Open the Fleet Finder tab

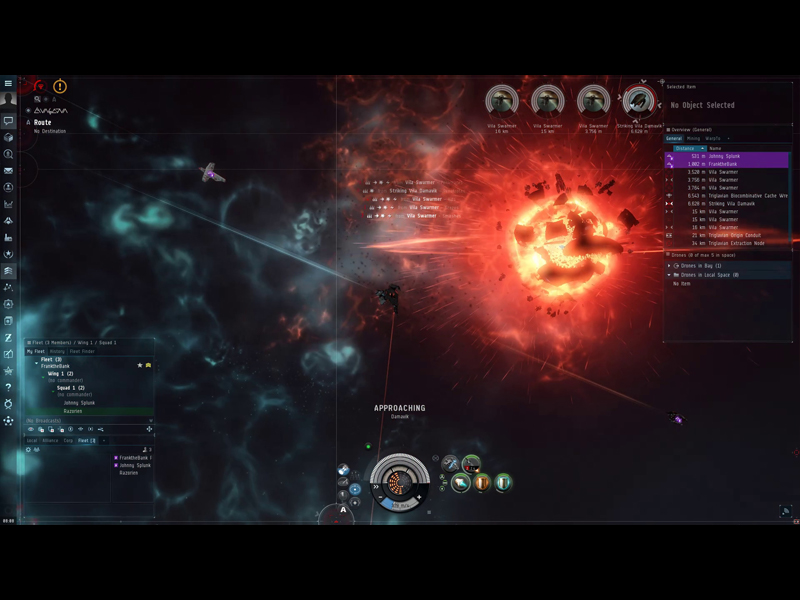[82, 352]
